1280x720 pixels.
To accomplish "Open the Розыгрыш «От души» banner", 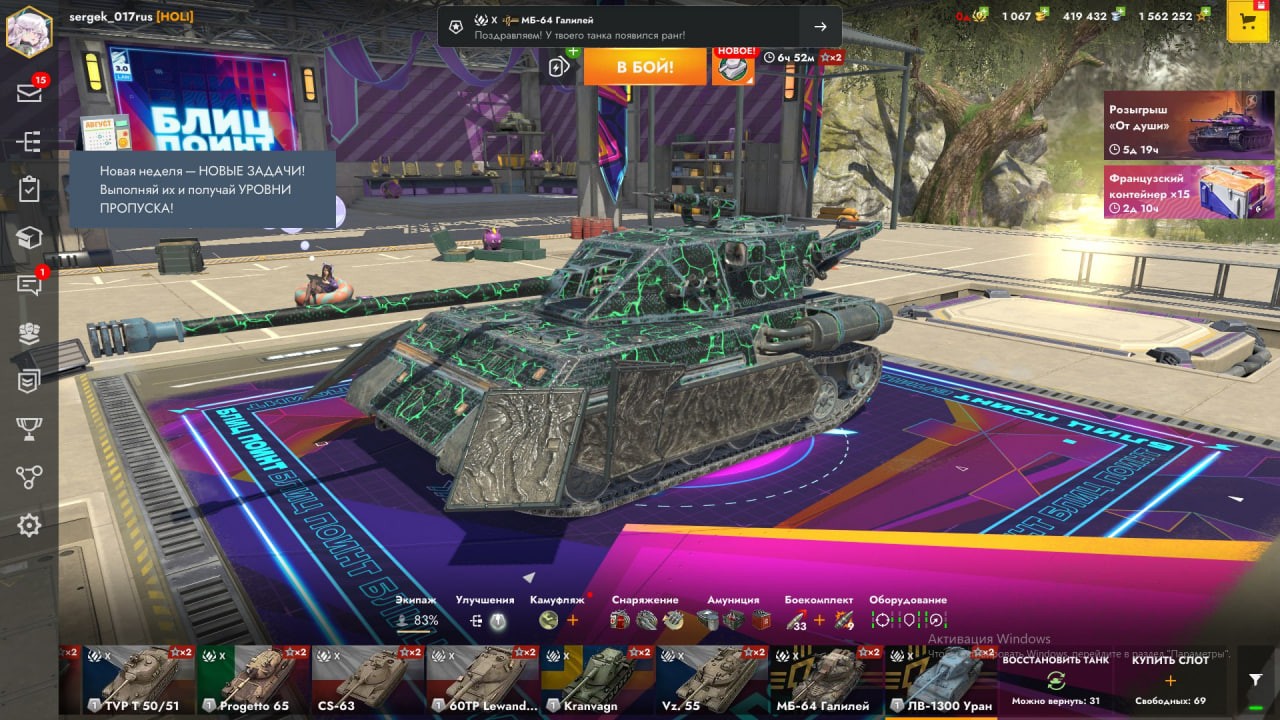I will tap(1189, 126).
